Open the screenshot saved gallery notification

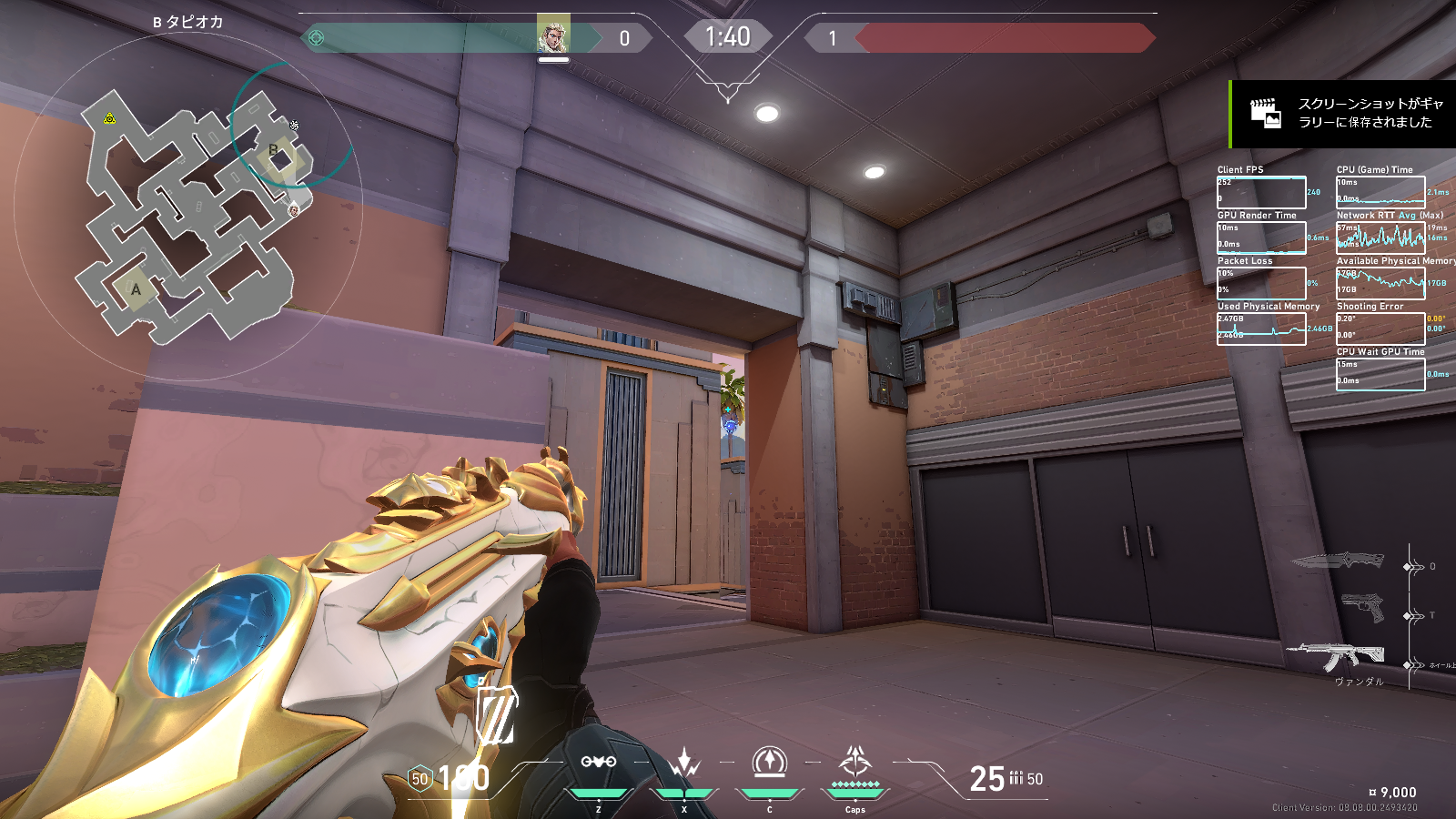(1343, 114)
